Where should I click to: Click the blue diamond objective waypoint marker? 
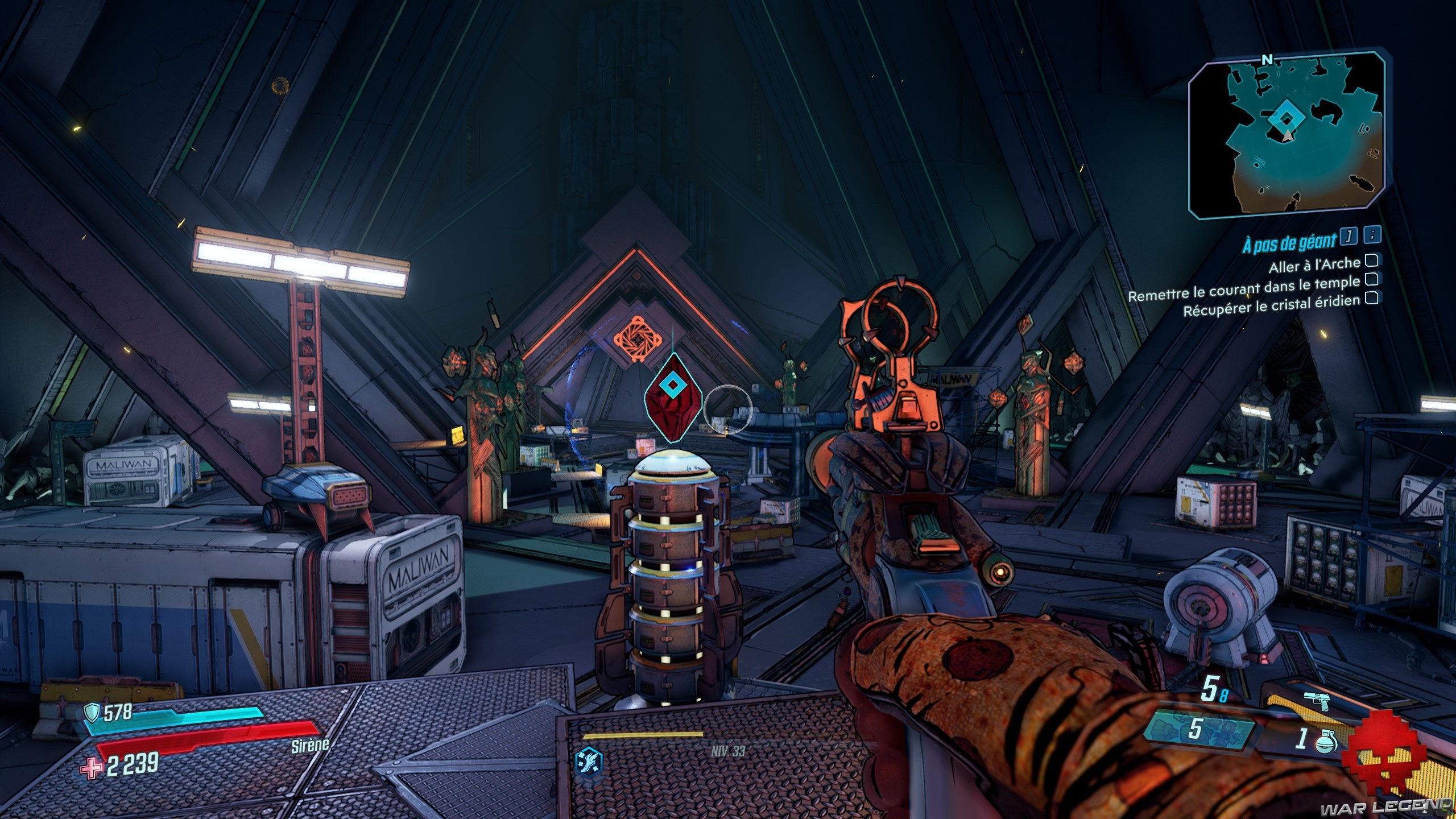673,386
